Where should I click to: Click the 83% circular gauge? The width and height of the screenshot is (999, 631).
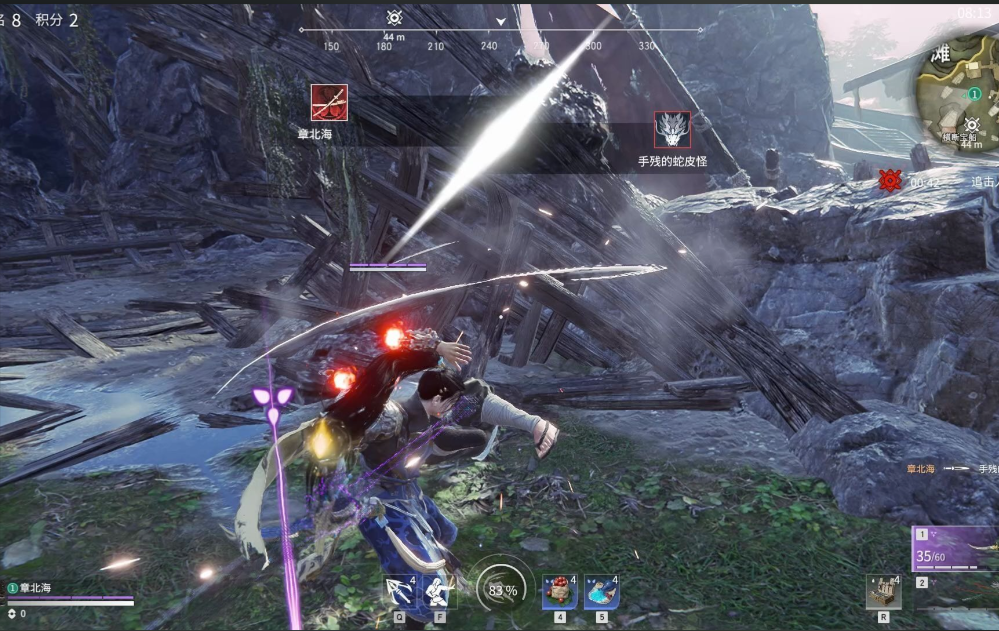(x=501, y=590)
